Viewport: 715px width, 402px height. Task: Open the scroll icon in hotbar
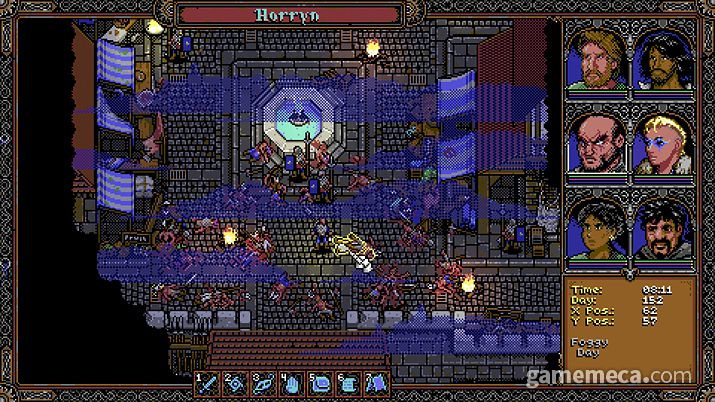tap(351, 383)
